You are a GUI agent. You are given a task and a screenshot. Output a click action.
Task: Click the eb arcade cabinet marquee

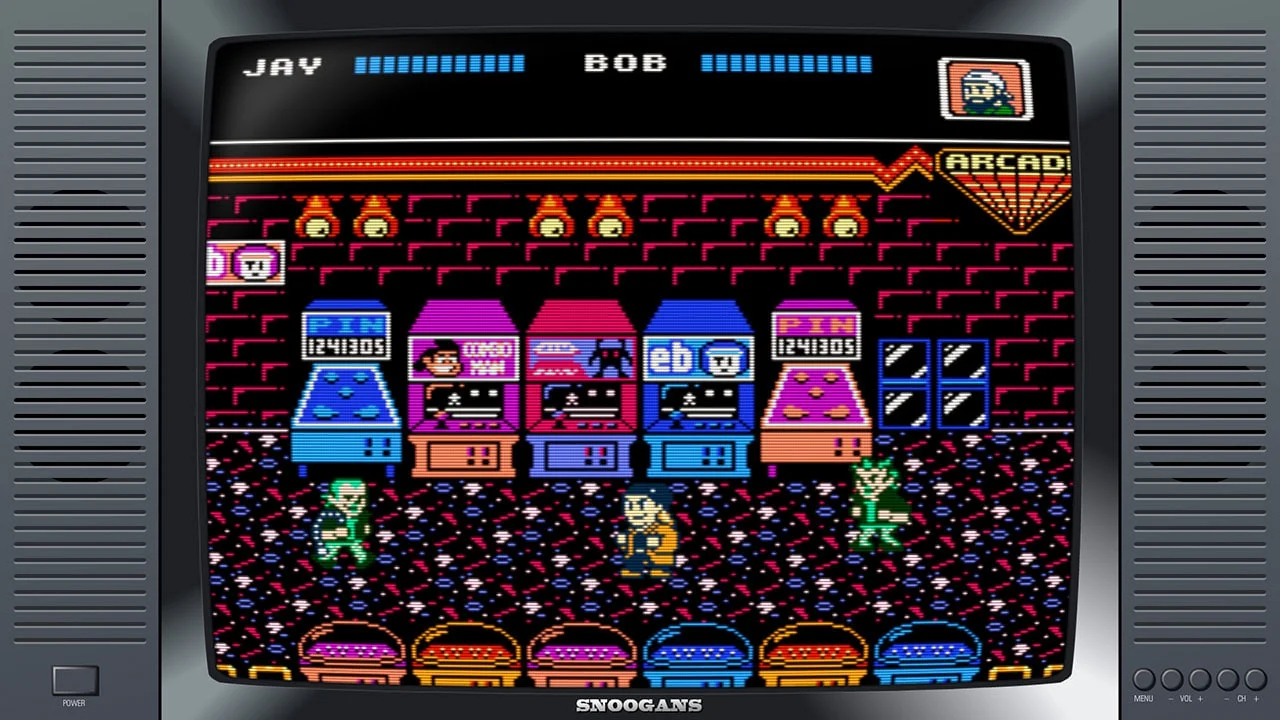pyautogui.click(x=697, y=355)
